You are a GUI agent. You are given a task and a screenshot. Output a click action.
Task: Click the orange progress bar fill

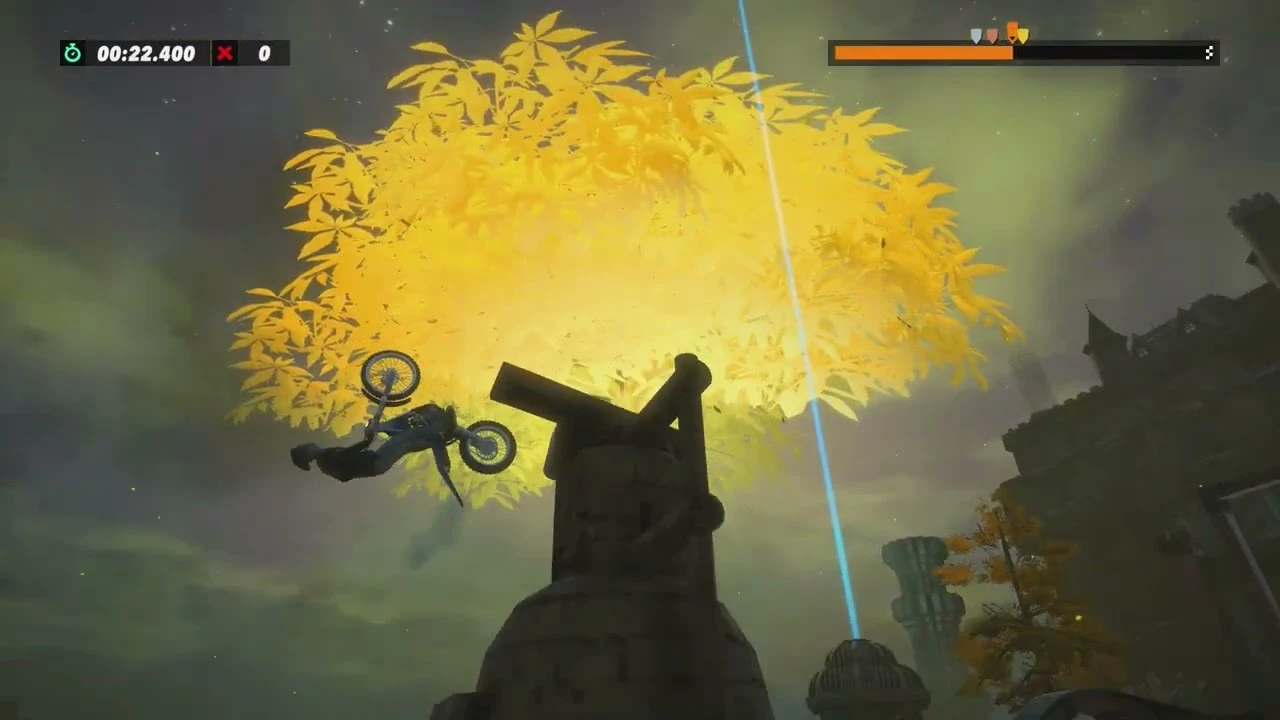[x=920, y=53]
